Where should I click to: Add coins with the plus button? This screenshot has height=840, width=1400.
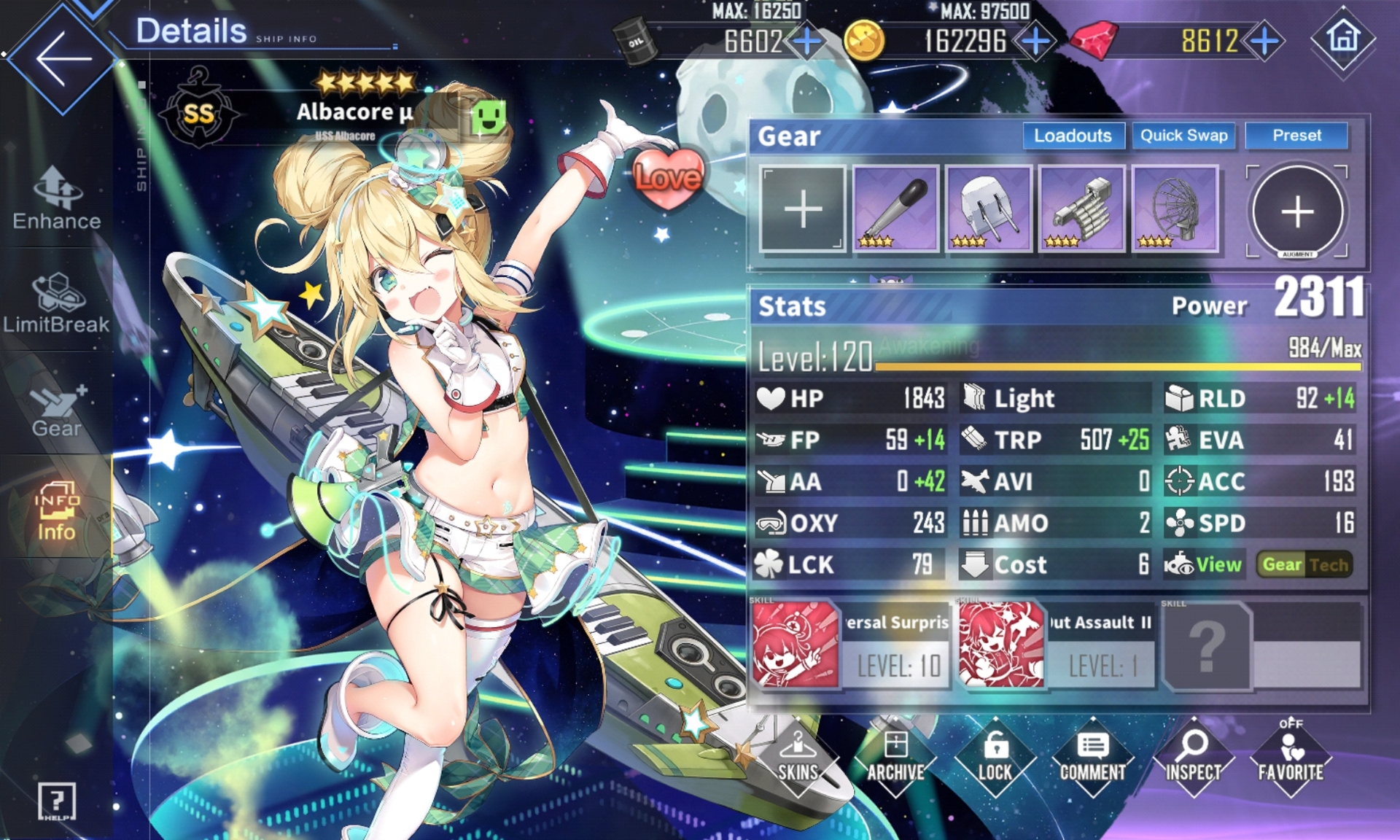pyautogui.click(x=1035, y=41)
